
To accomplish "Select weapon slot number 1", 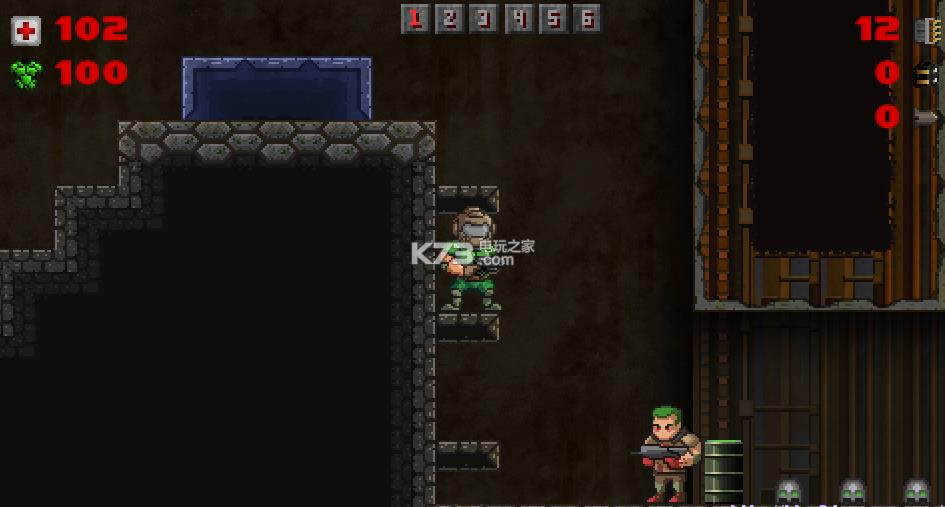I will 416,18.
